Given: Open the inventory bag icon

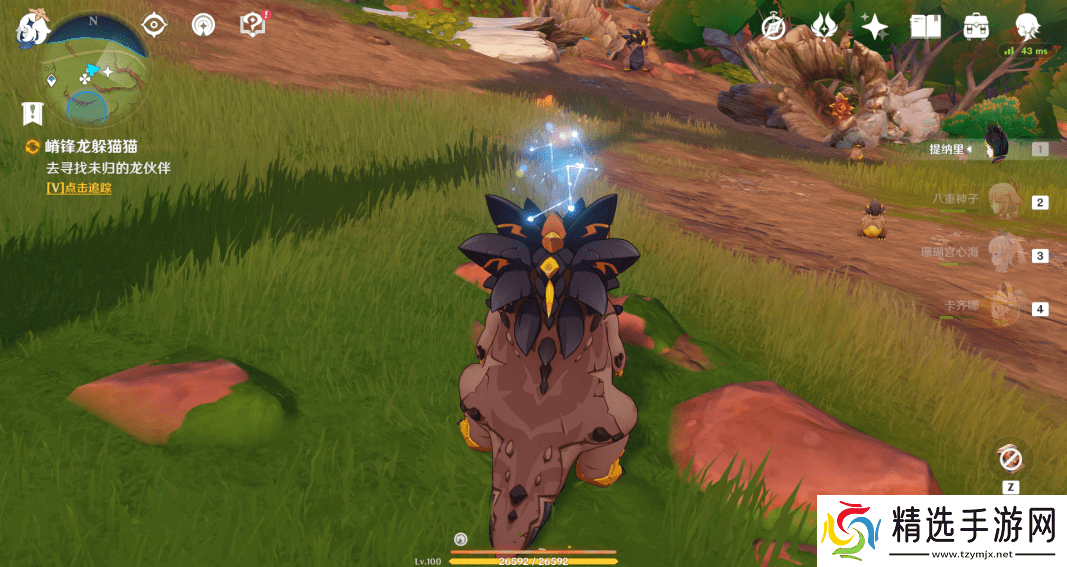Looking at the screenshot, I should [x=976, y=27].
